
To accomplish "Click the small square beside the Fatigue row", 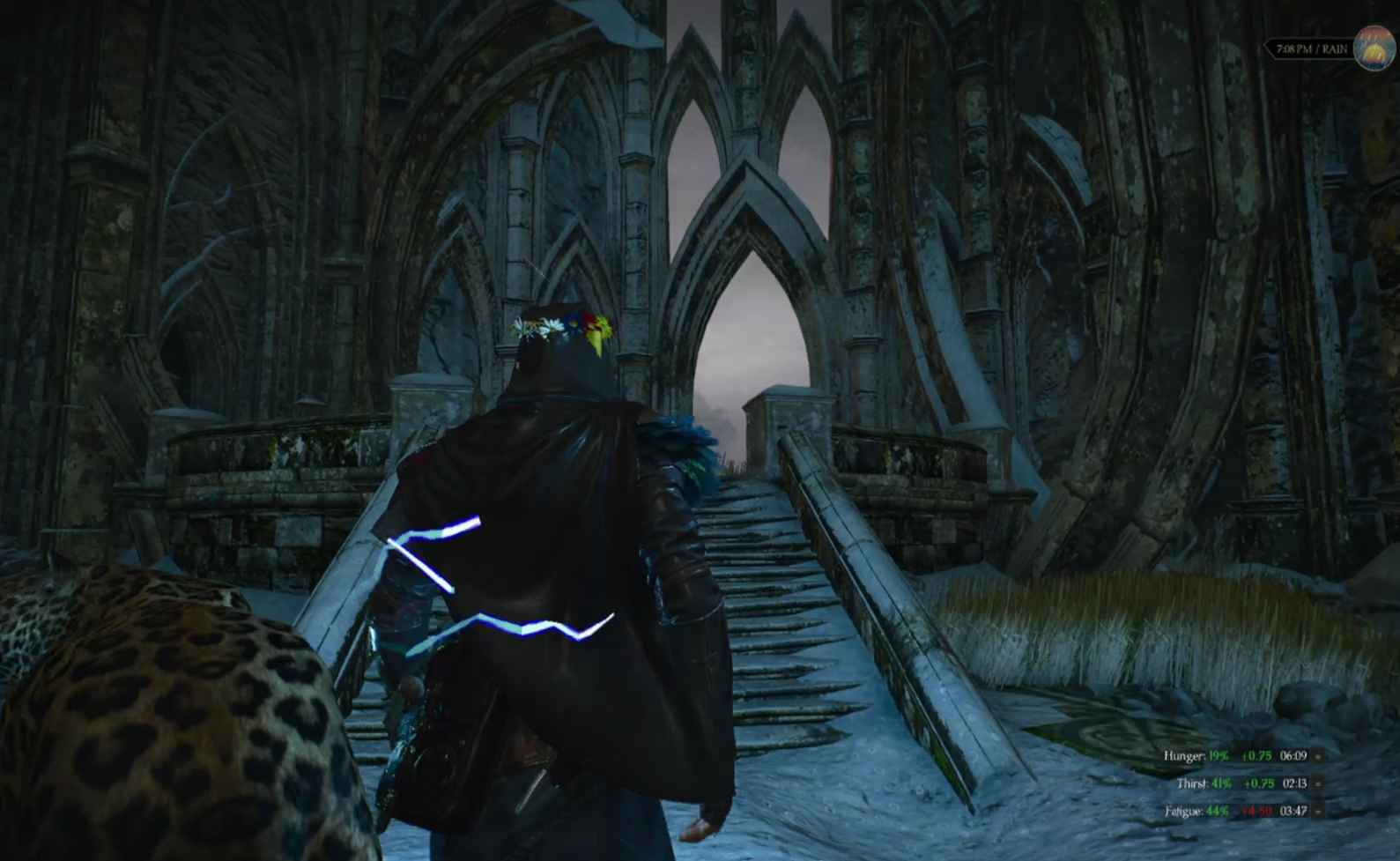I will 1318,811.
